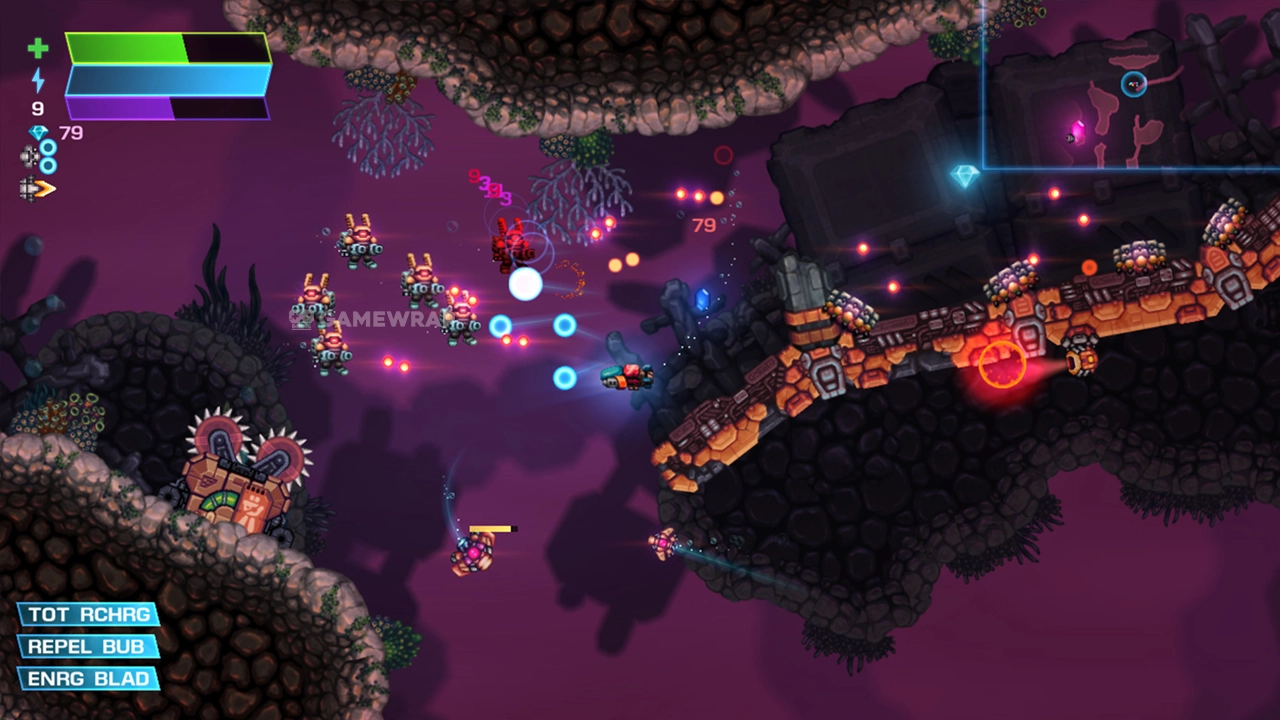Activate the TOT RCHRG ability
This screenshot has height=720, width=1280.
point(89,614)
